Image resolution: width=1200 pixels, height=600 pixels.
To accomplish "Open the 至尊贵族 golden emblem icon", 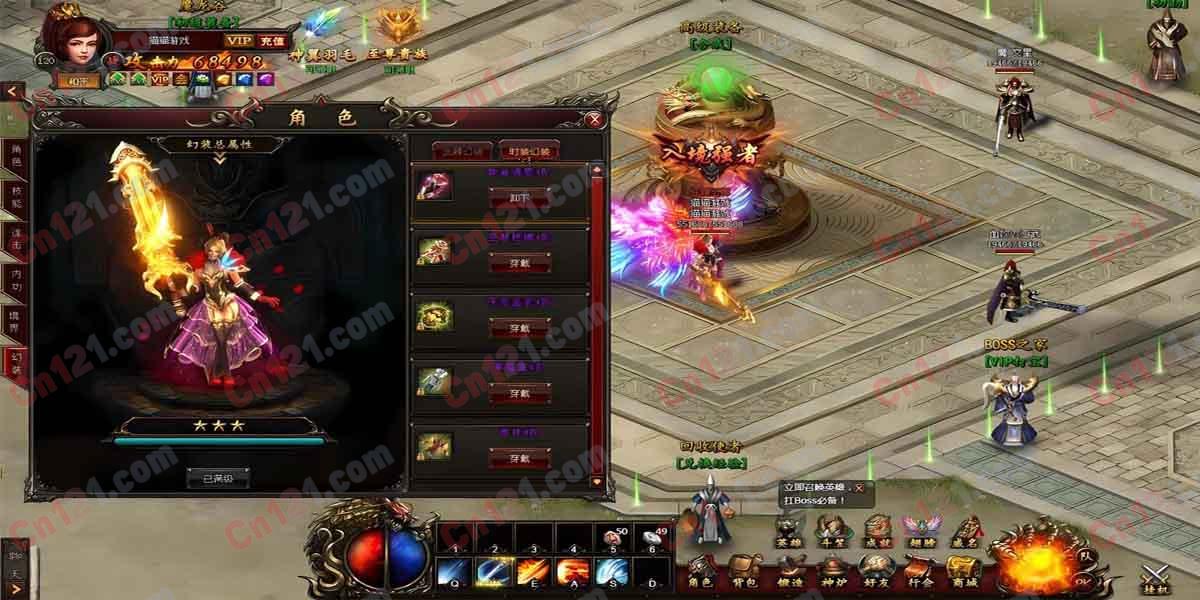I will coord(400,30).
